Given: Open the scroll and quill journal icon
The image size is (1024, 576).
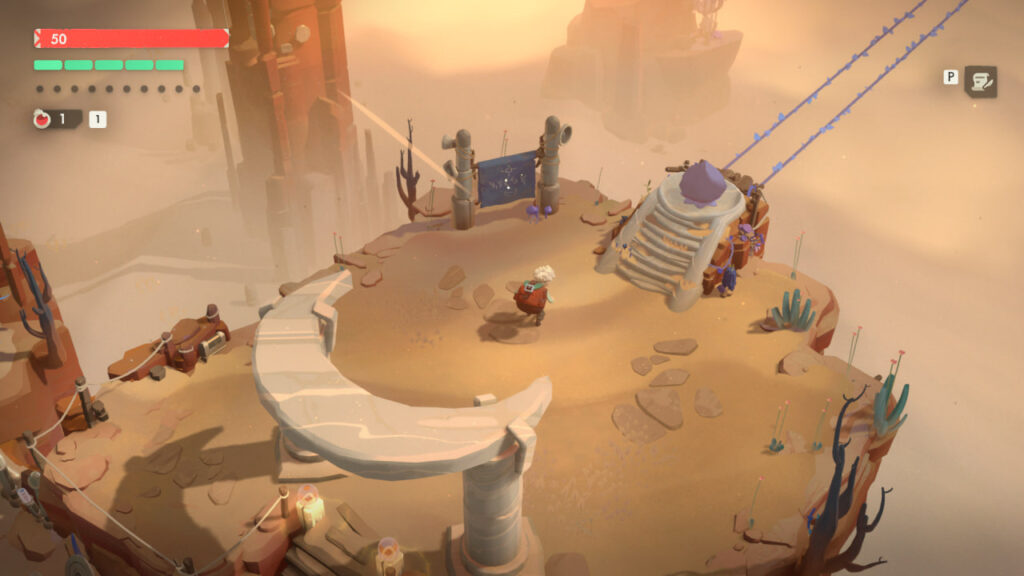Looking at the screenshot, I should (x=980, y=81).
